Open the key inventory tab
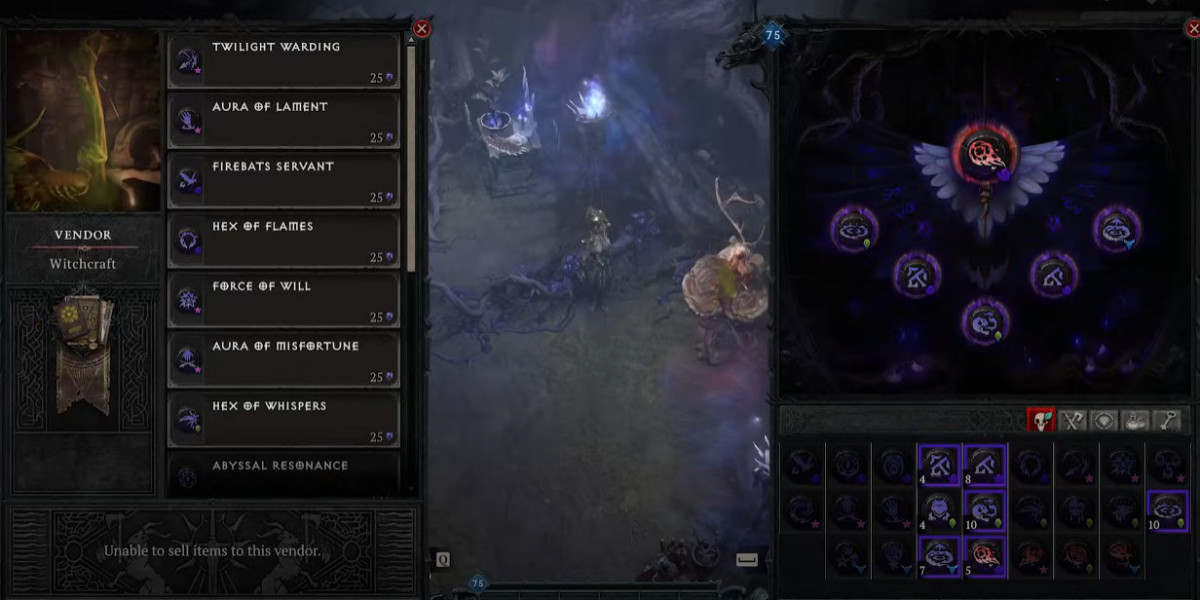 click(x=1166, y=420)
